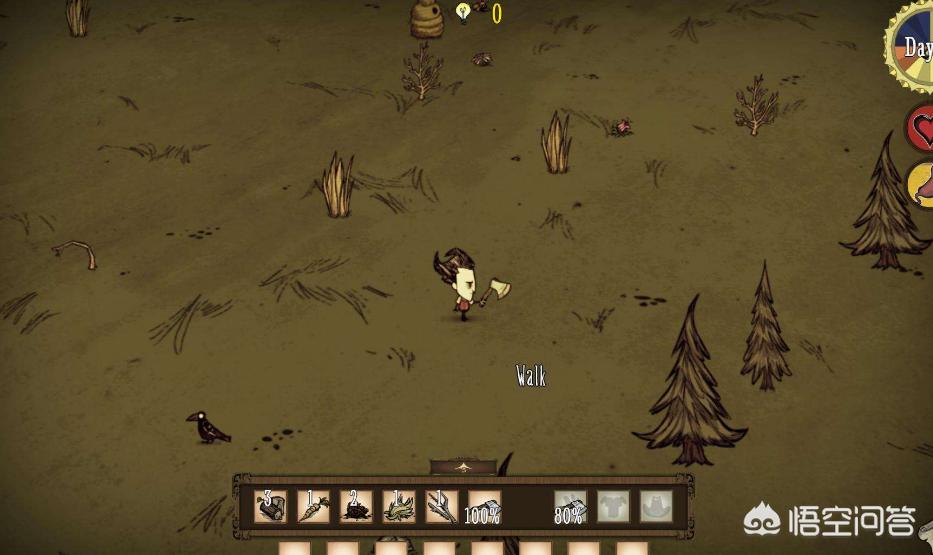Select the empty hat equipment slot
This screenshot has width=933, height=555.
point(656,506)
